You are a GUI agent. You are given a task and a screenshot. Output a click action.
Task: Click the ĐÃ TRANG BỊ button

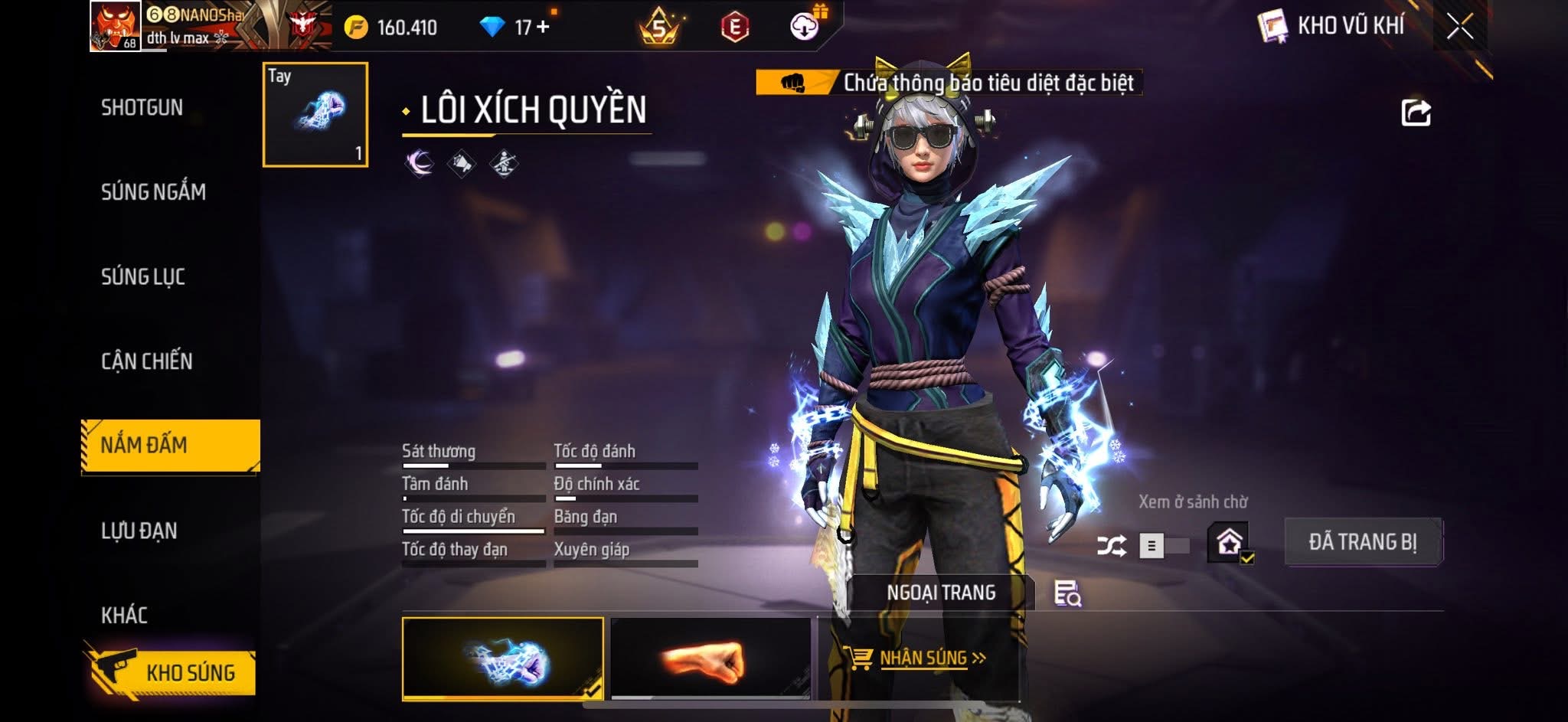1362,542
